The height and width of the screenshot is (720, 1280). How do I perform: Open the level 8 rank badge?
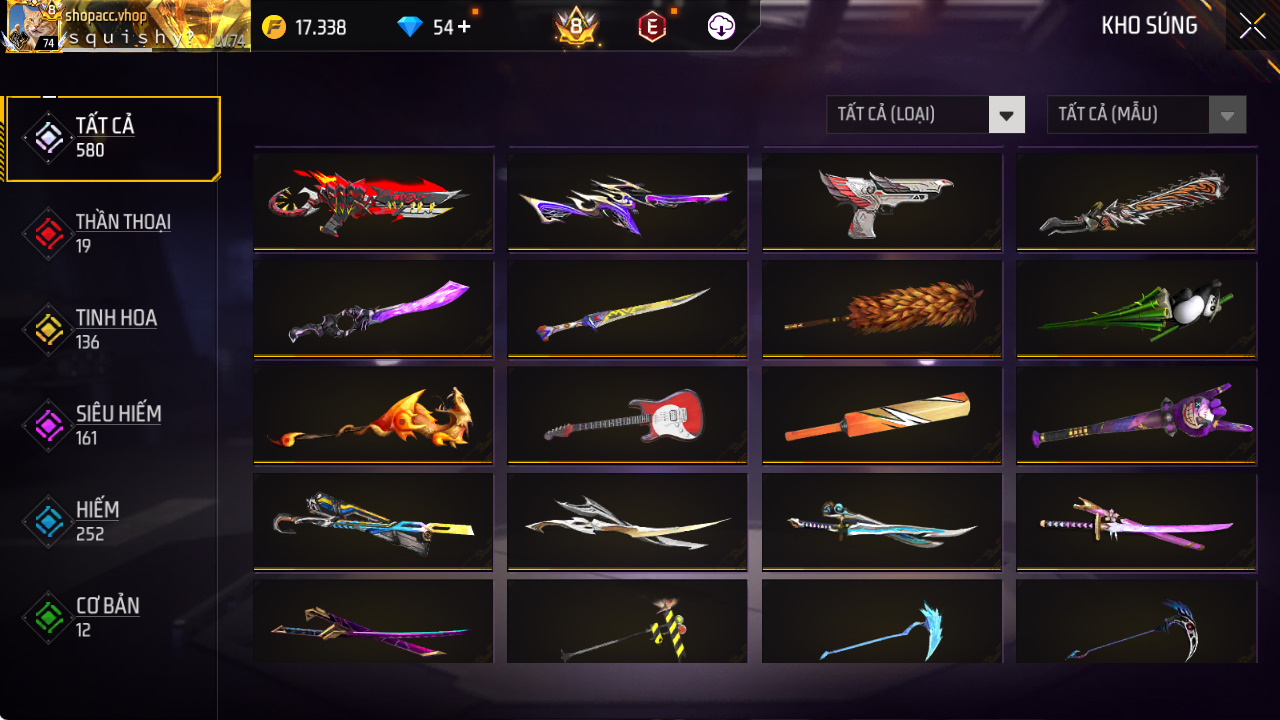tap(578, 27)
